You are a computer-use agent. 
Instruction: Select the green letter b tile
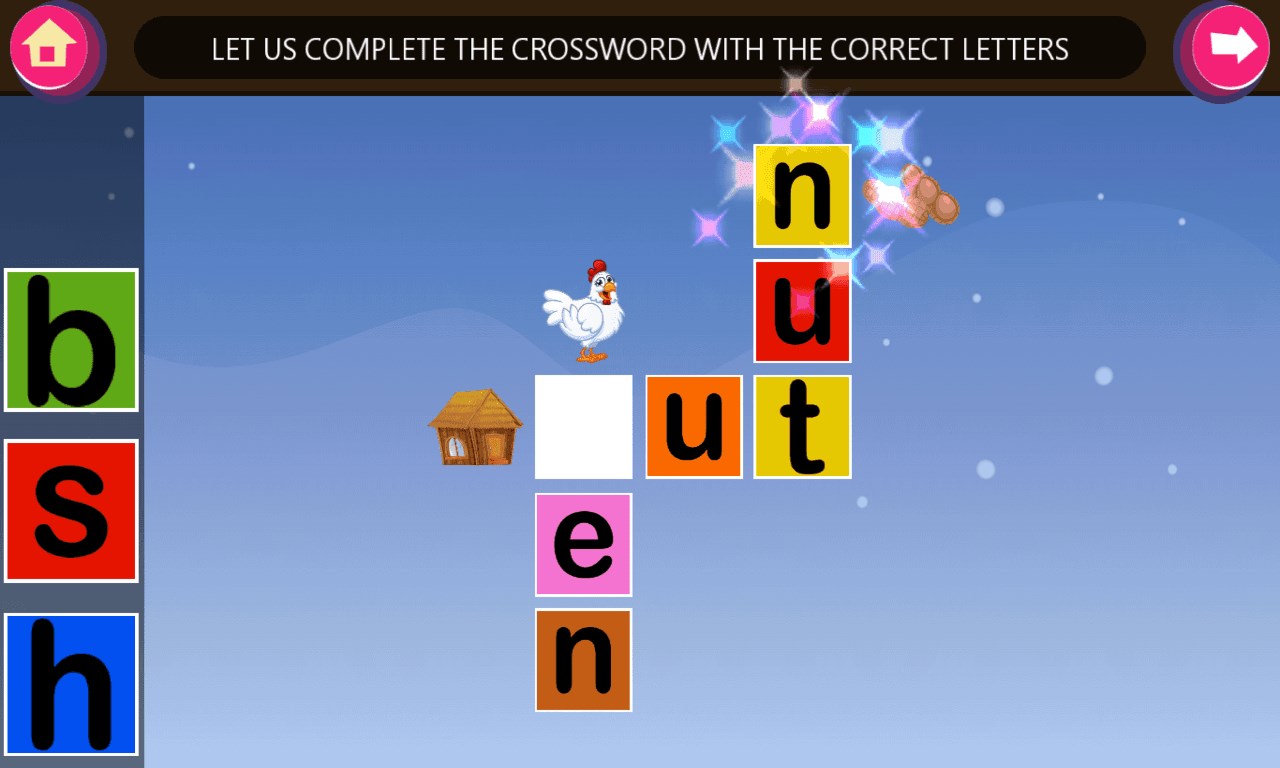pyautogui.click(x=70, y=338)
